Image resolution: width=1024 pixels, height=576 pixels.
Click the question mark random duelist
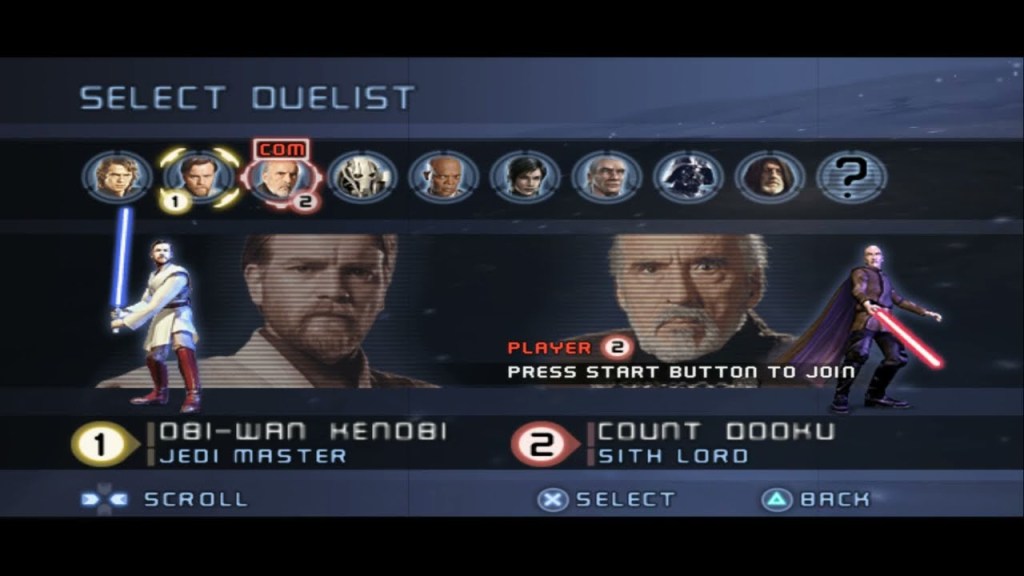coord(852,178)
